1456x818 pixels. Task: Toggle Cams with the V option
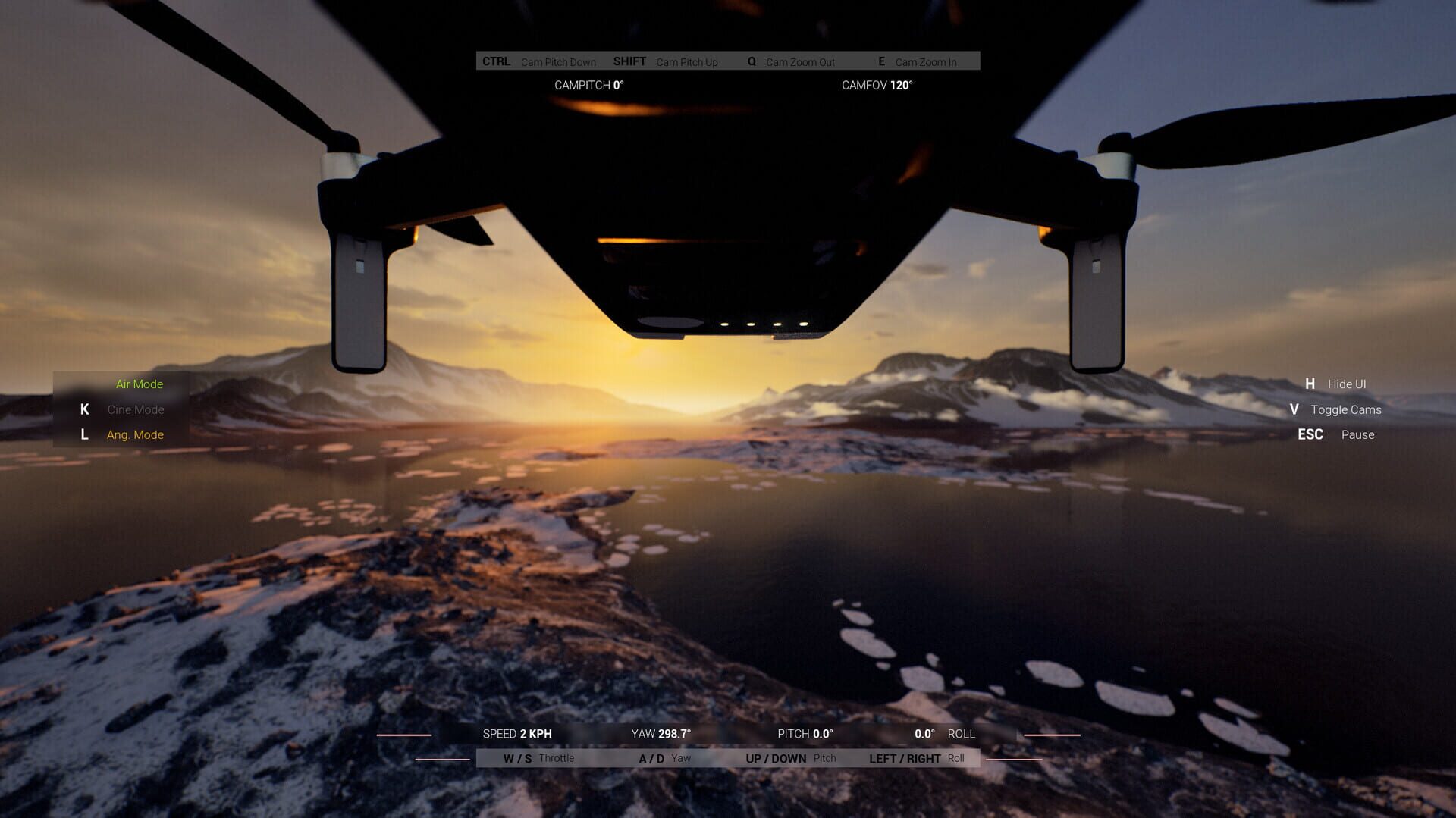(1337, 409)
